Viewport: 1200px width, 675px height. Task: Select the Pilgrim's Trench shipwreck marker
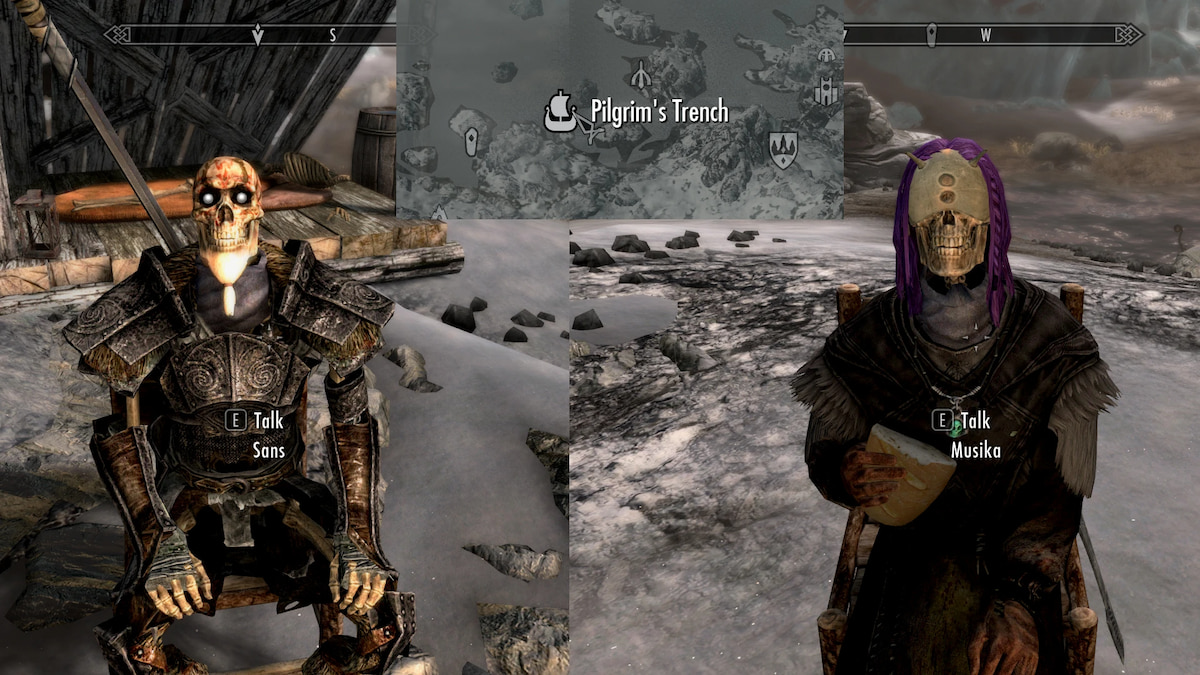(x=562, y=111)
